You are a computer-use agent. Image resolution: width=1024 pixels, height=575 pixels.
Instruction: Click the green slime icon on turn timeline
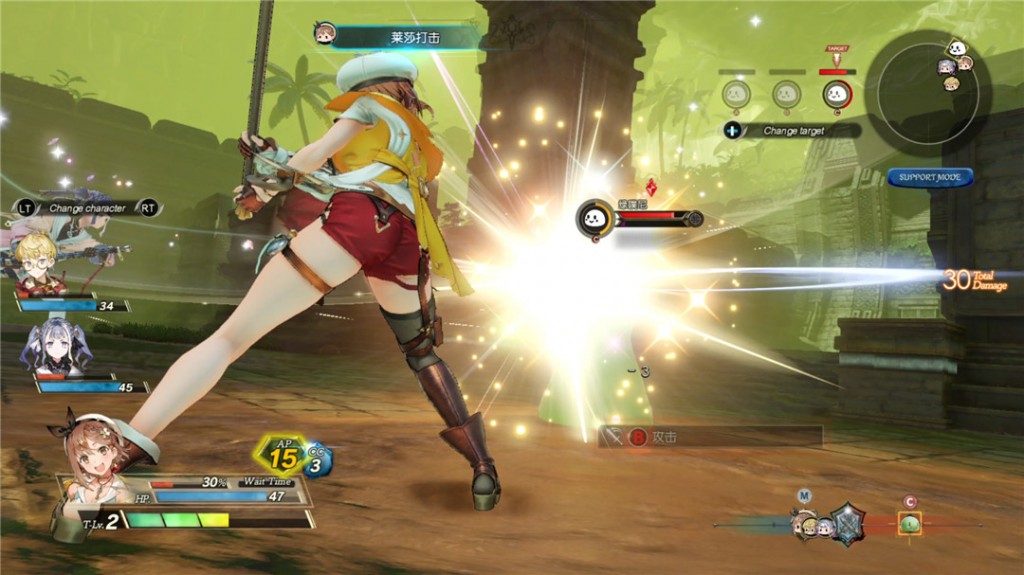click(909, 523)
